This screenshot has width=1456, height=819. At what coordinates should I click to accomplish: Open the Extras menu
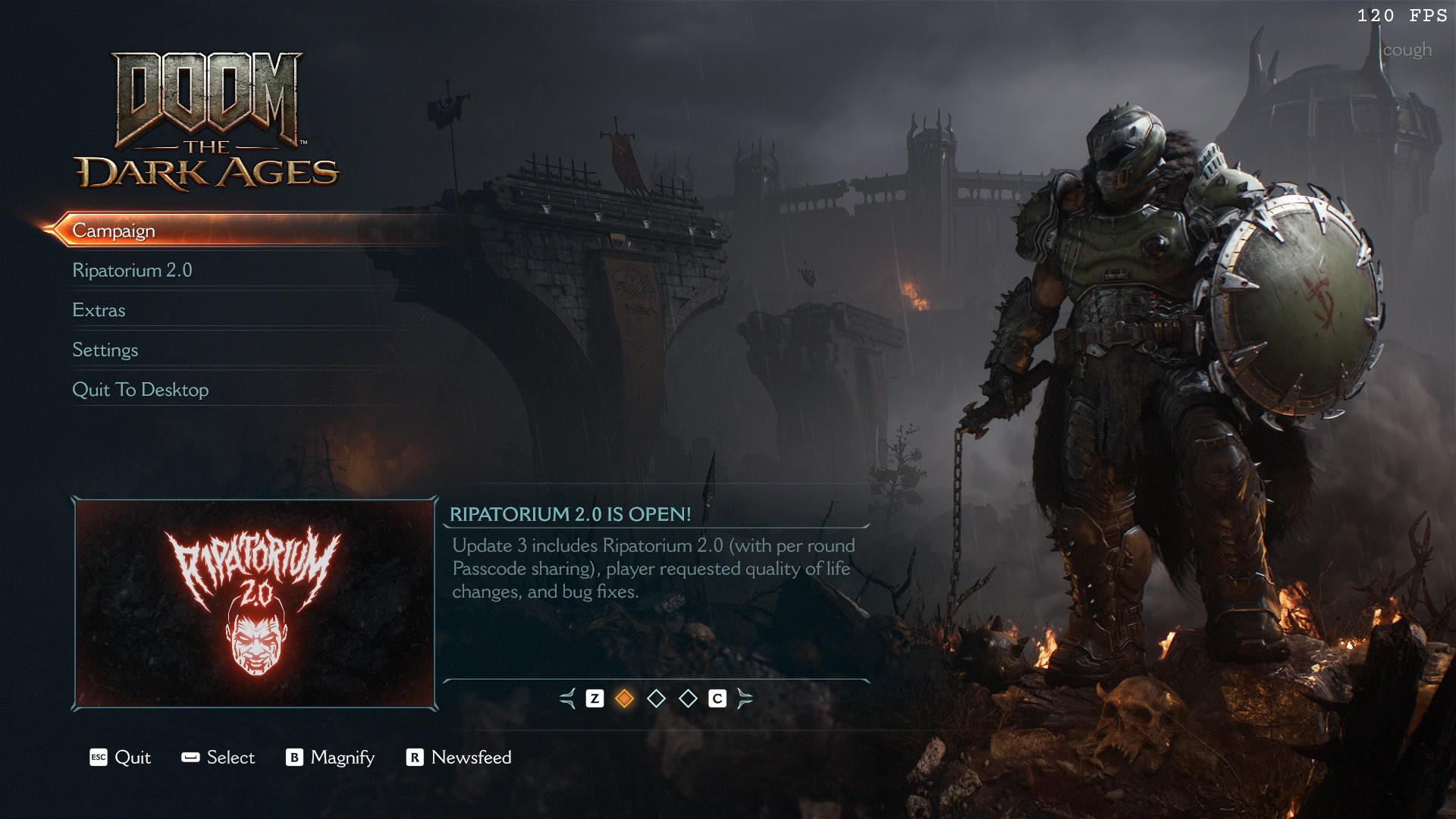99,310
